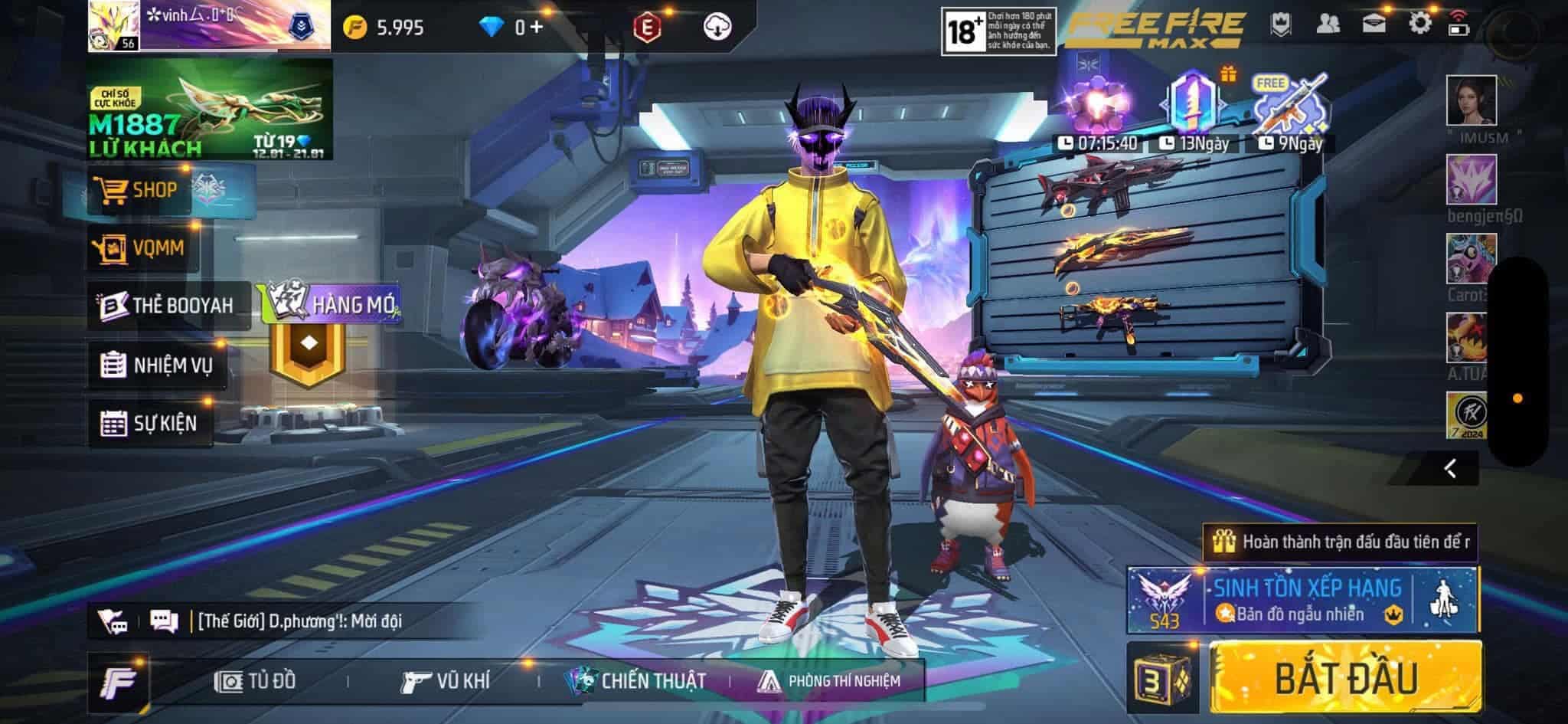
Task: Open the world chat message bar
Action: point(299,621)
